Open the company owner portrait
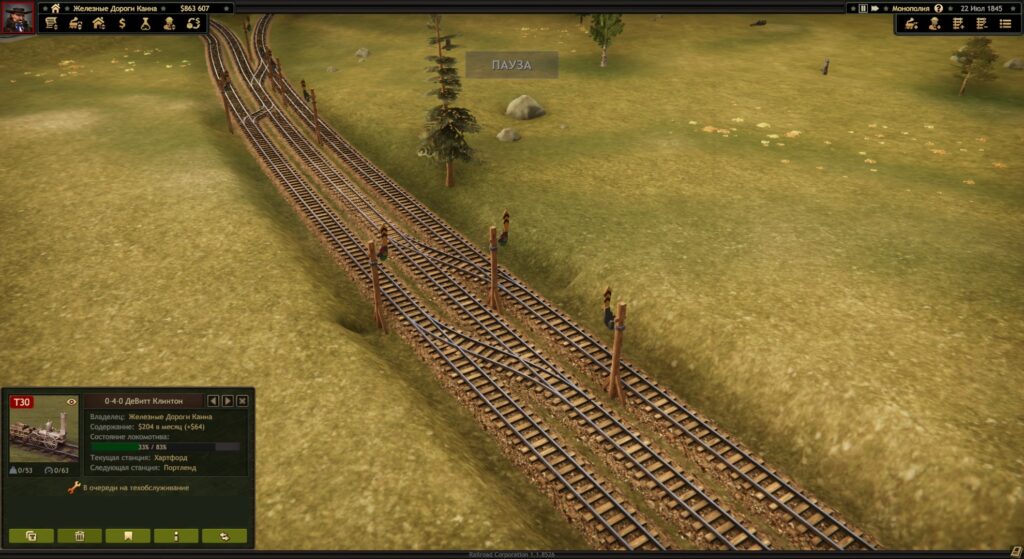The width and height of the screenshot is (1024, 559). tap(17, 18)
